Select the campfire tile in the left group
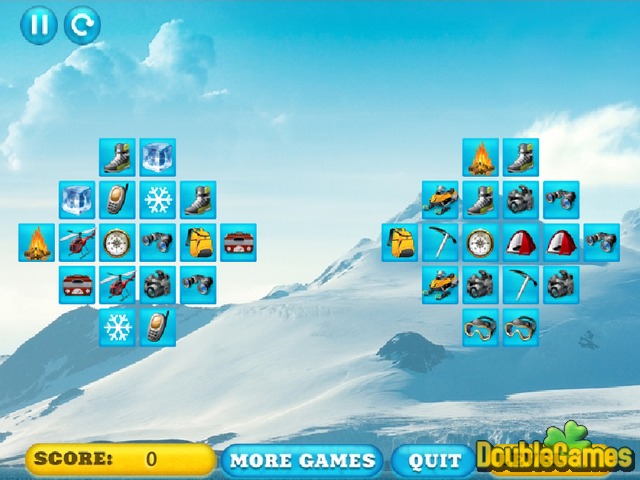This screenshot has width=640, height=480. (37, 243)
